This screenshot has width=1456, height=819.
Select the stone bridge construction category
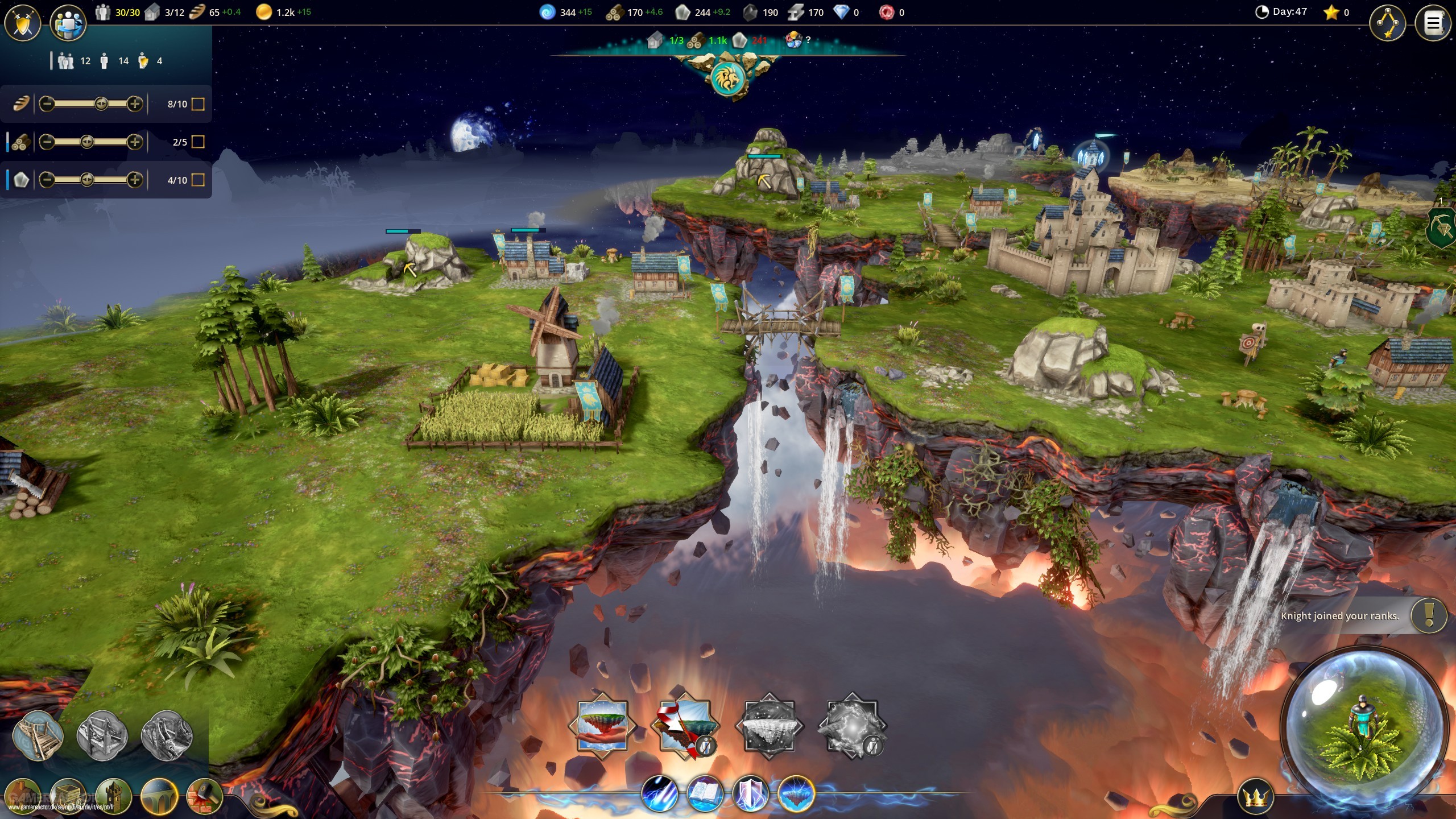click(x=159, y=796)
